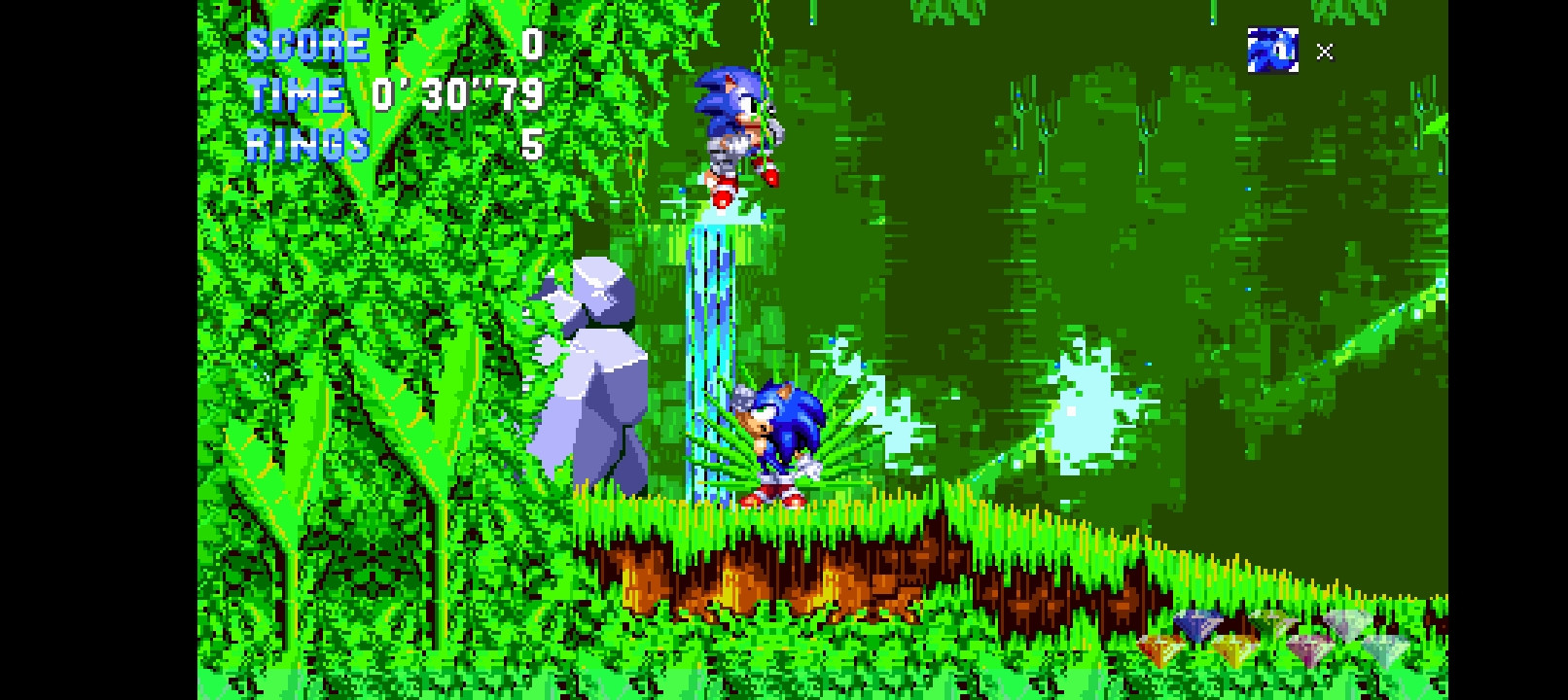Select the green emerald at the bottom right
This screenshot has width=1568, height=700.
(1272, 622)
